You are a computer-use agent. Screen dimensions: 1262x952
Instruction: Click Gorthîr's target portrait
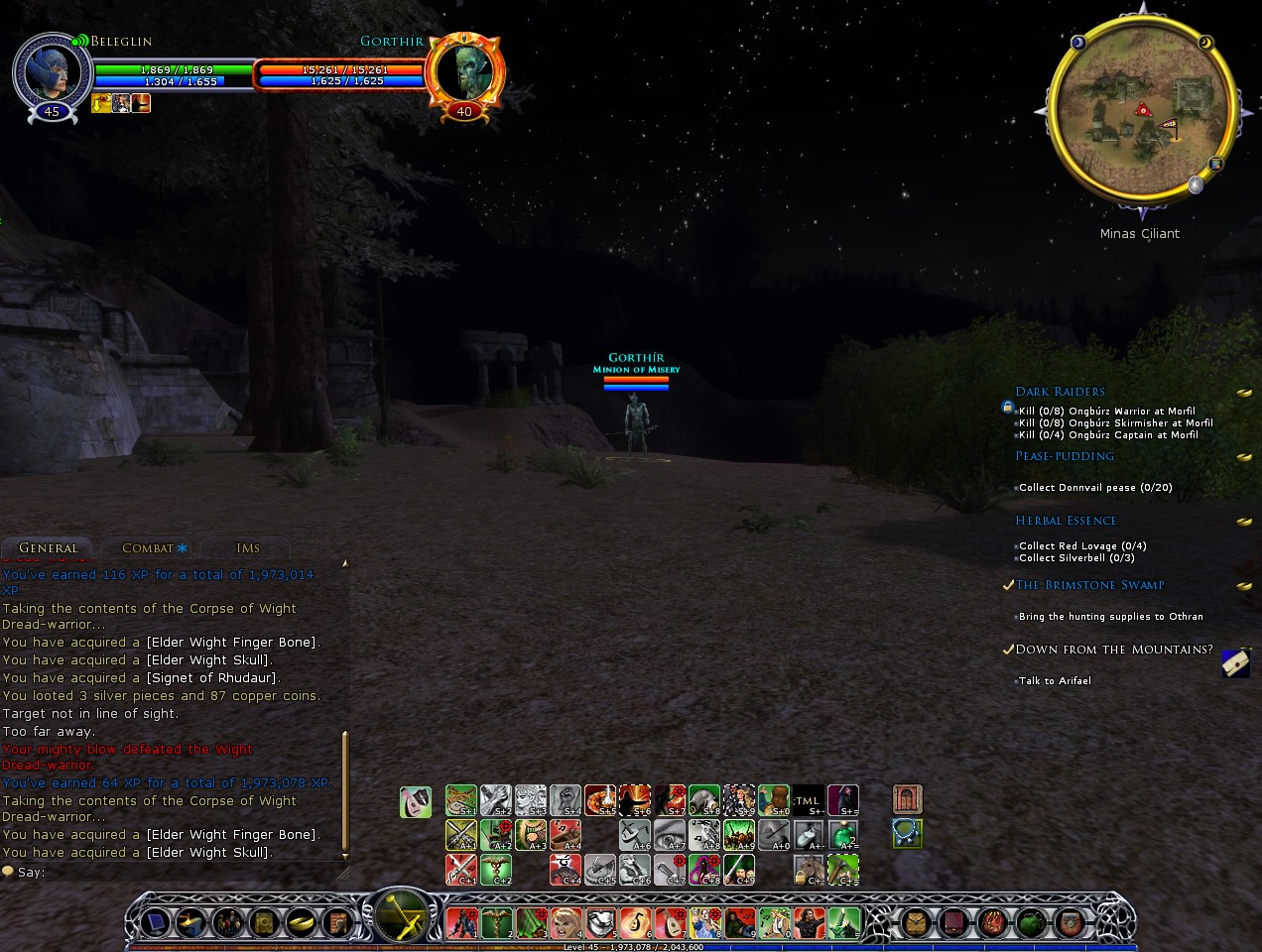(x=464, y=71)
